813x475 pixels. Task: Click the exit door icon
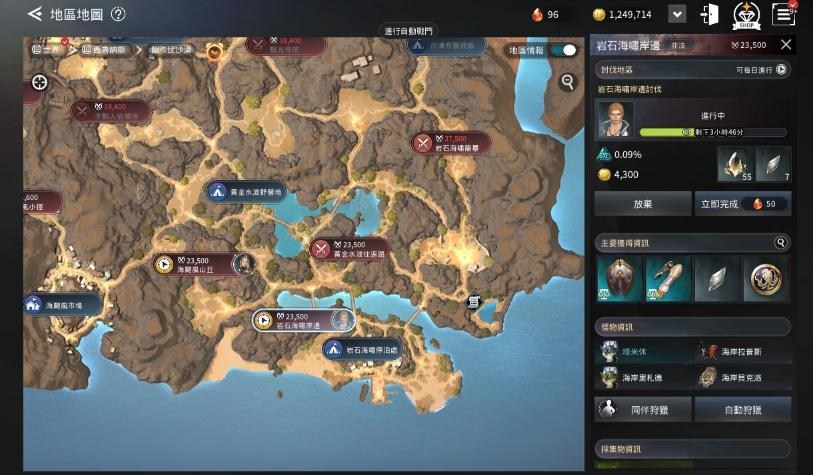pyautogui.click(x=710, y=14)
